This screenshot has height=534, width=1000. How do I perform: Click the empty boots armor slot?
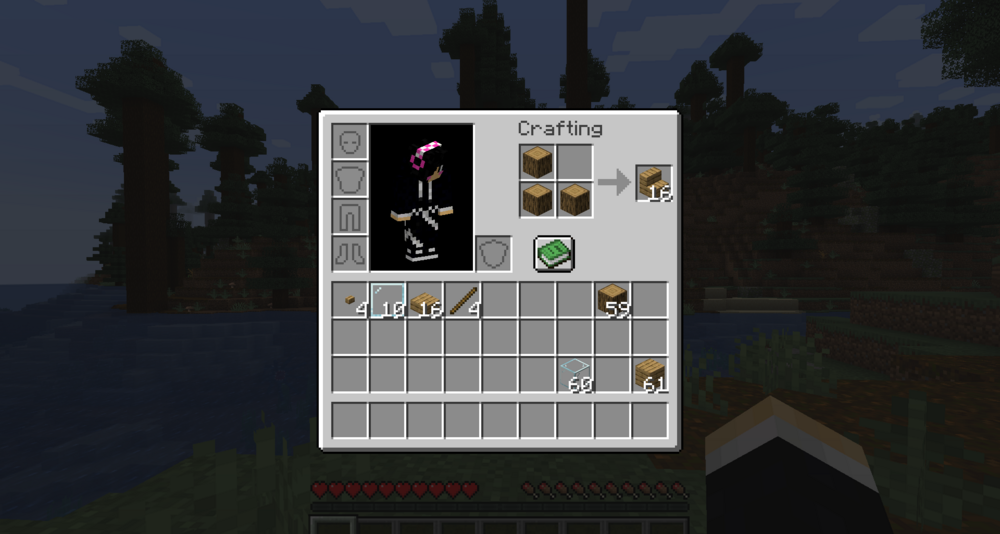click(x=350, y=253)
